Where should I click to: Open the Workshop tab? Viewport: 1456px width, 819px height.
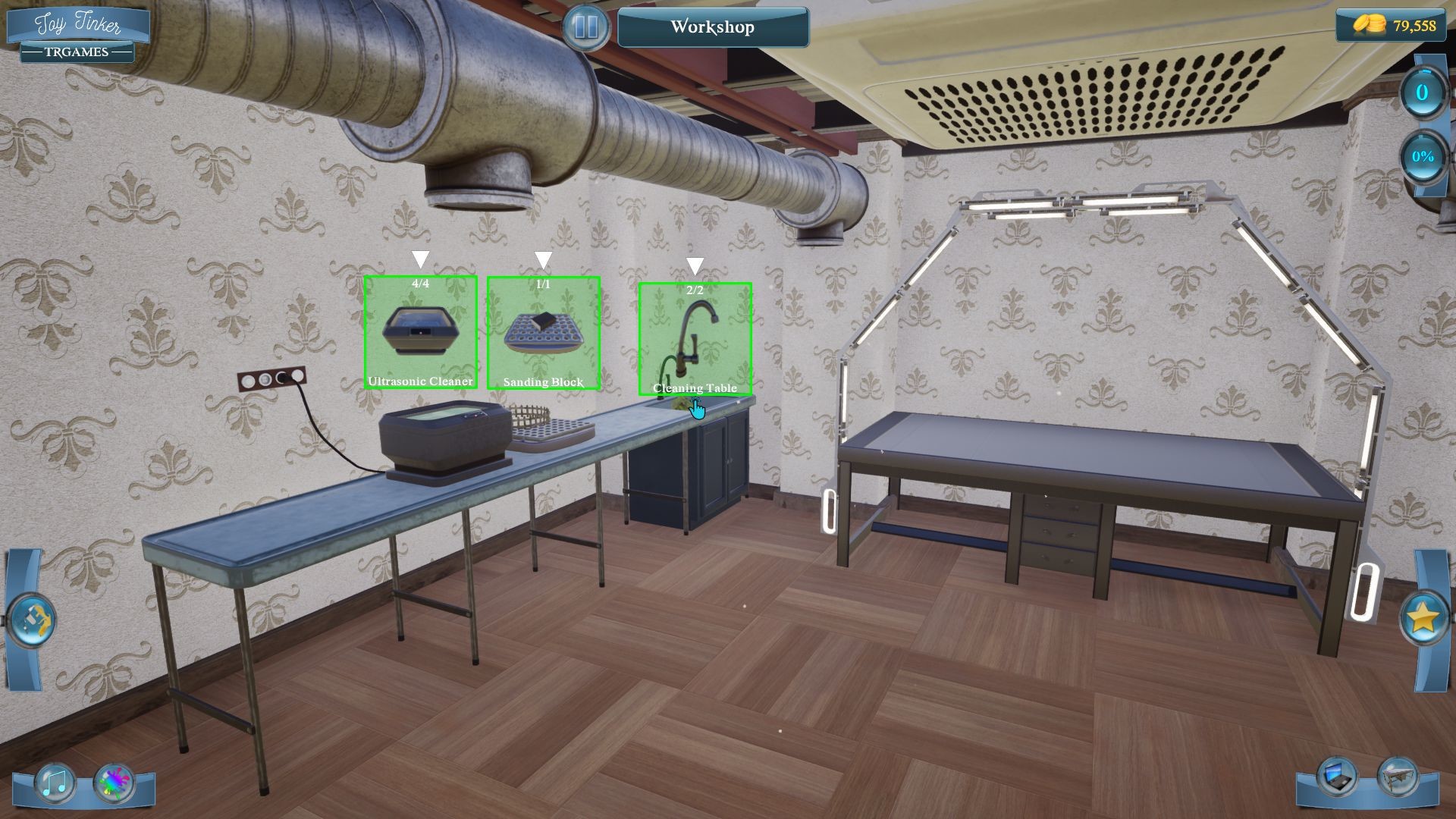pyautogui.click(x=712, y=27)
